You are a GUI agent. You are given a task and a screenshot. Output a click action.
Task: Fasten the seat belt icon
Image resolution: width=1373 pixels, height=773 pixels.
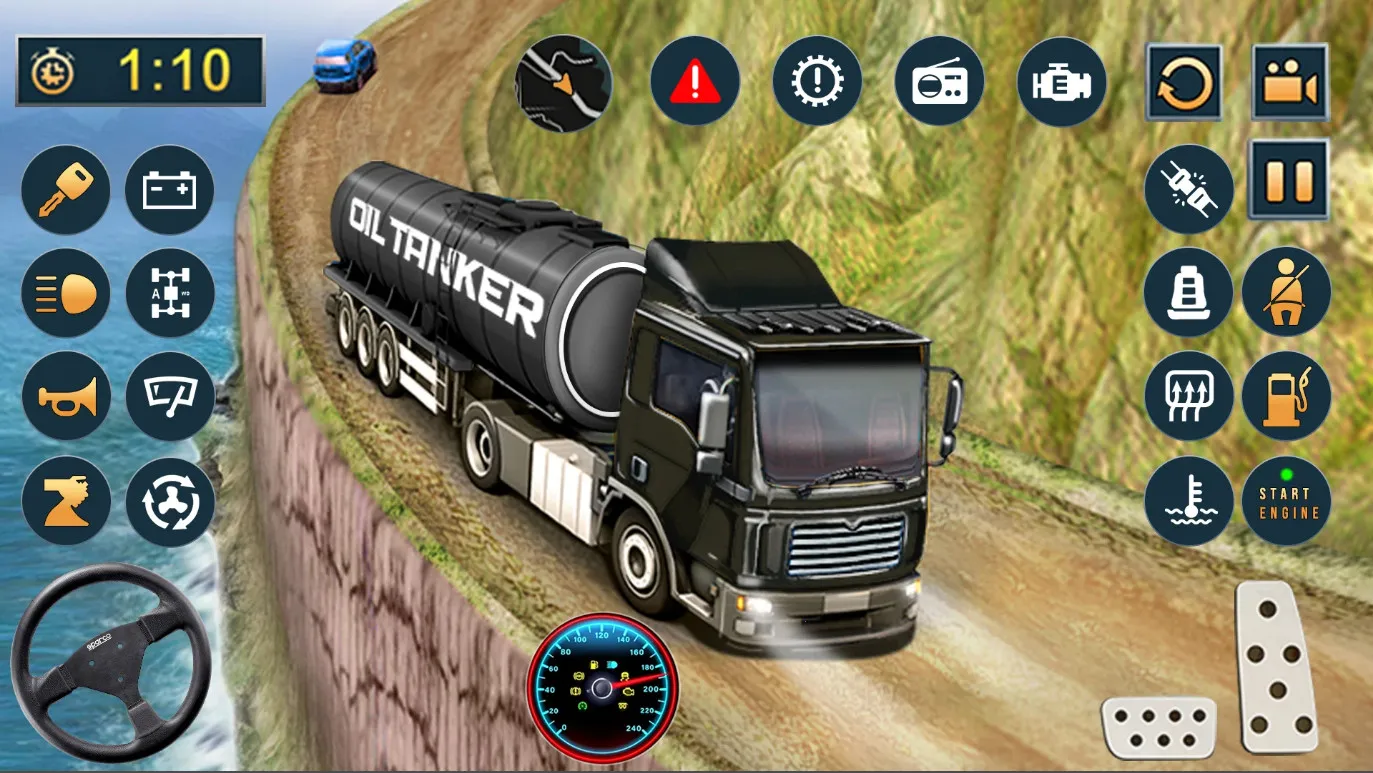point(1286,292)
